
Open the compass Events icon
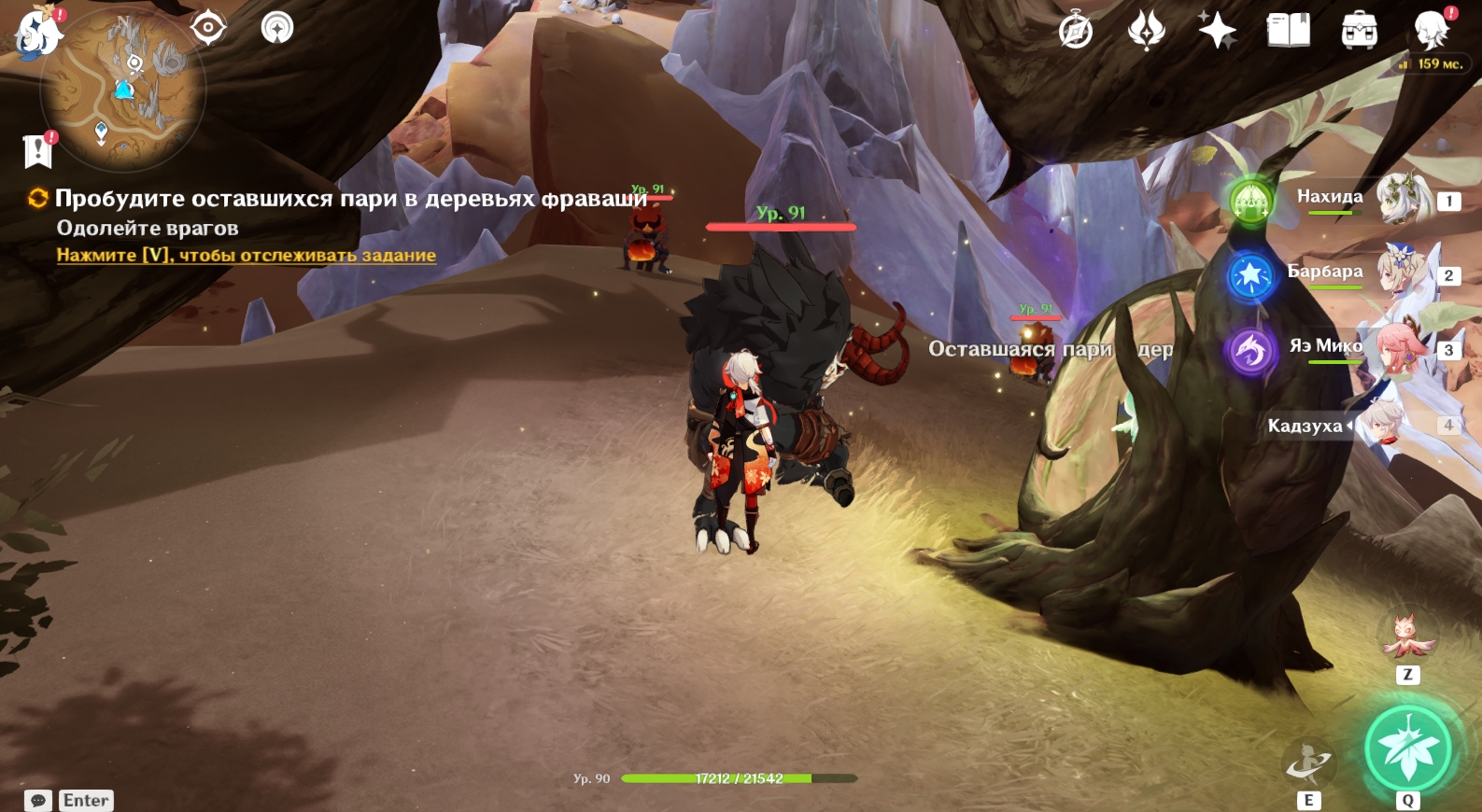(x=1076, y=31)
